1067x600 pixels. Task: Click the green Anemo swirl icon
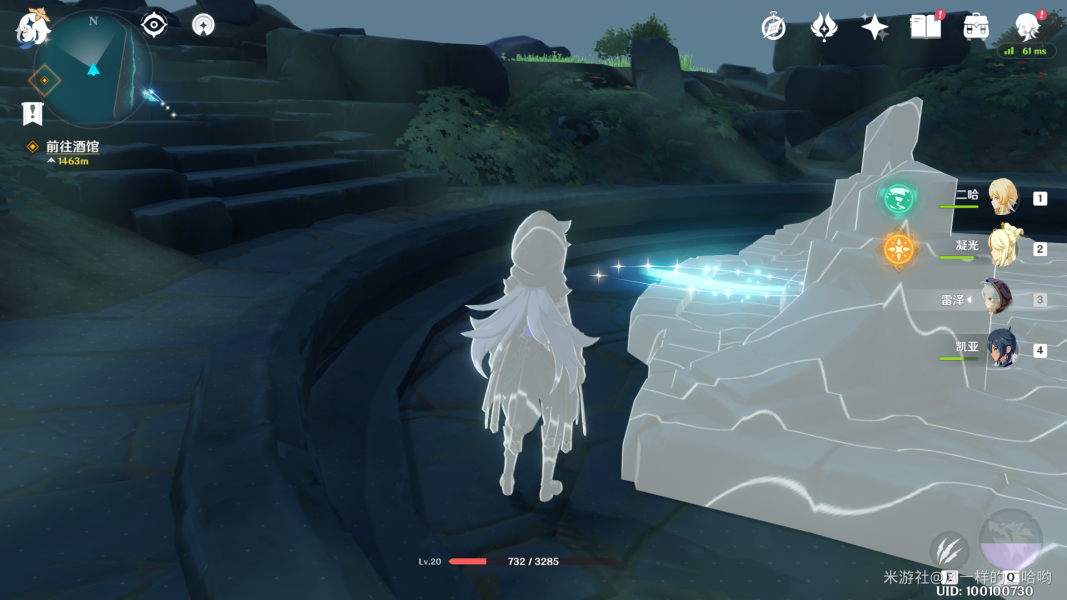pyautogui.click(x=898, y=198)
